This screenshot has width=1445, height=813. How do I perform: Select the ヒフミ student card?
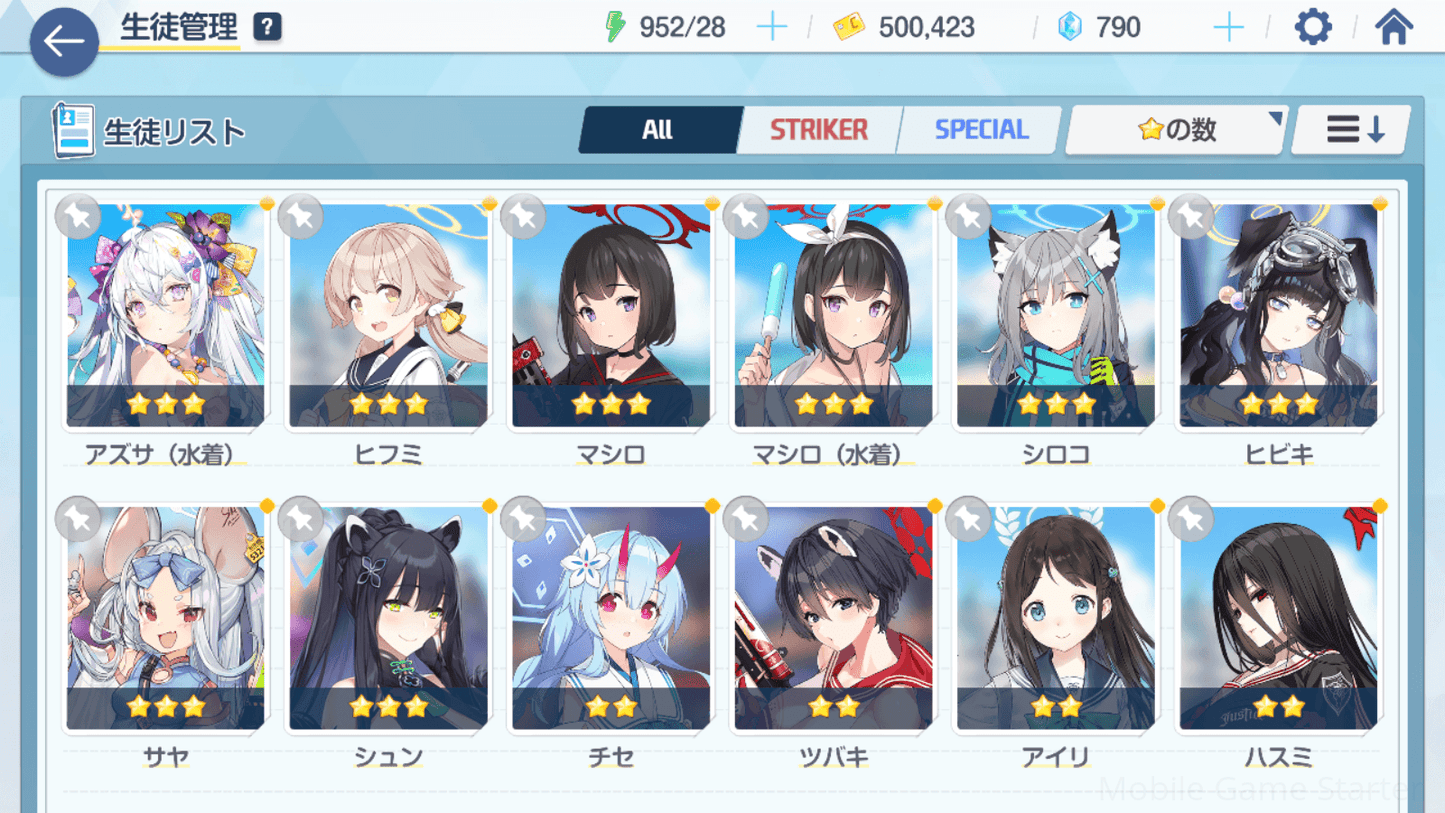pyautogui.click(x=388, y=316)
